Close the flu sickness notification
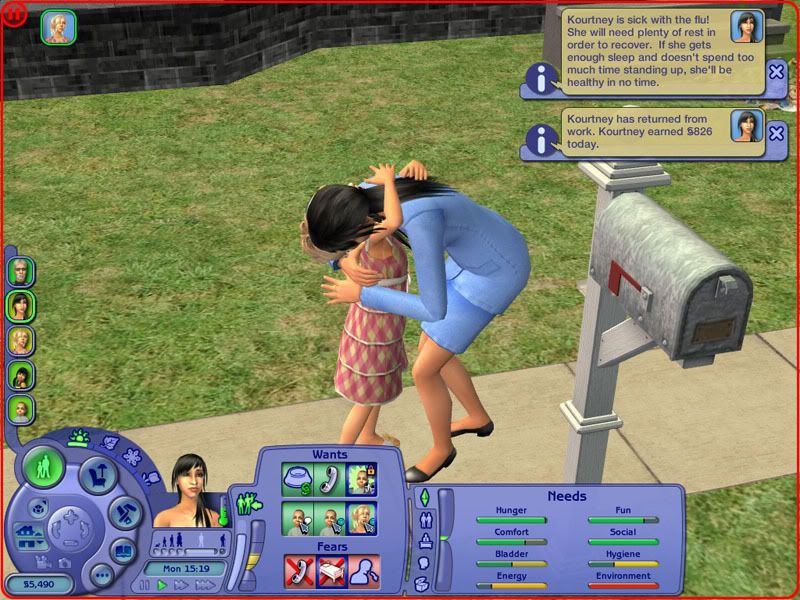 776,71
